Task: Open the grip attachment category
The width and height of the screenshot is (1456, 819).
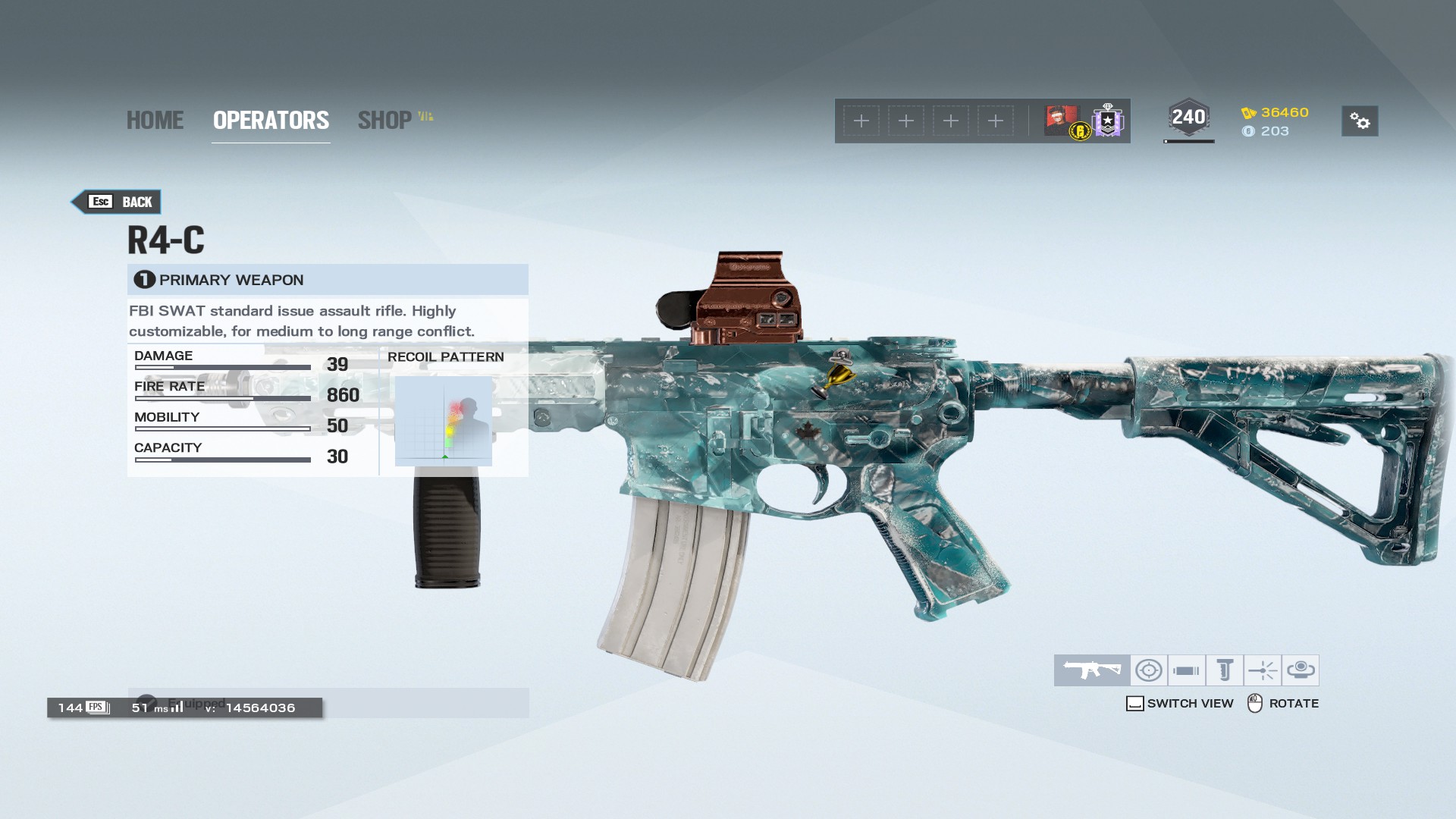Action: (1223, 670)
